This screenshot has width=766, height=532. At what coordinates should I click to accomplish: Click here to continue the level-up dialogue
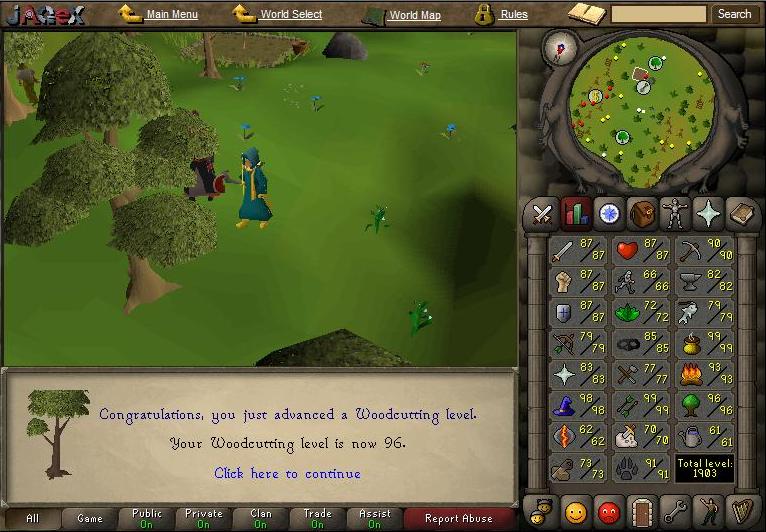pos(287,473)
